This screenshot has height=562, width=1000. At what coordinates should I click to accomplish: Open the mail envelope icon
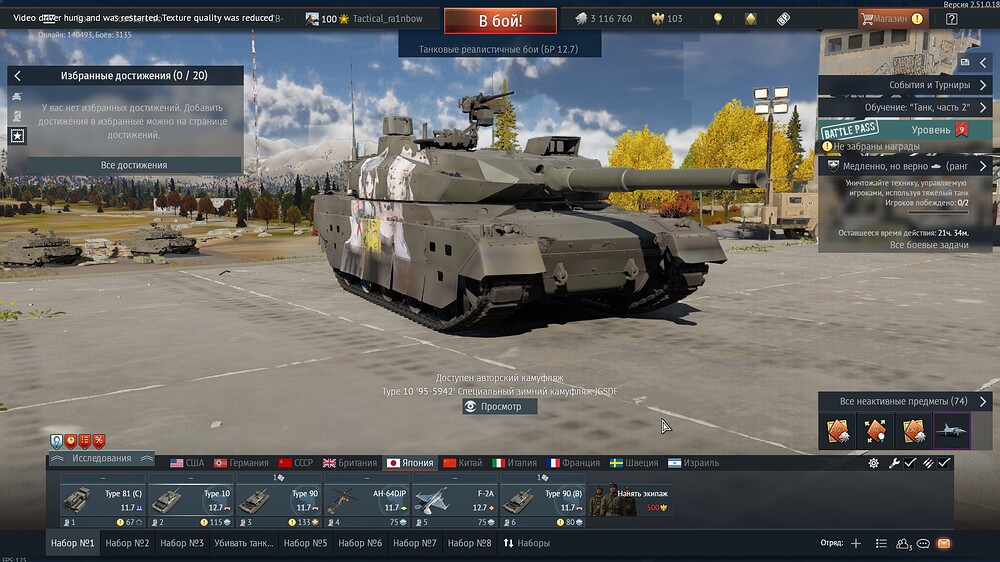943,543
